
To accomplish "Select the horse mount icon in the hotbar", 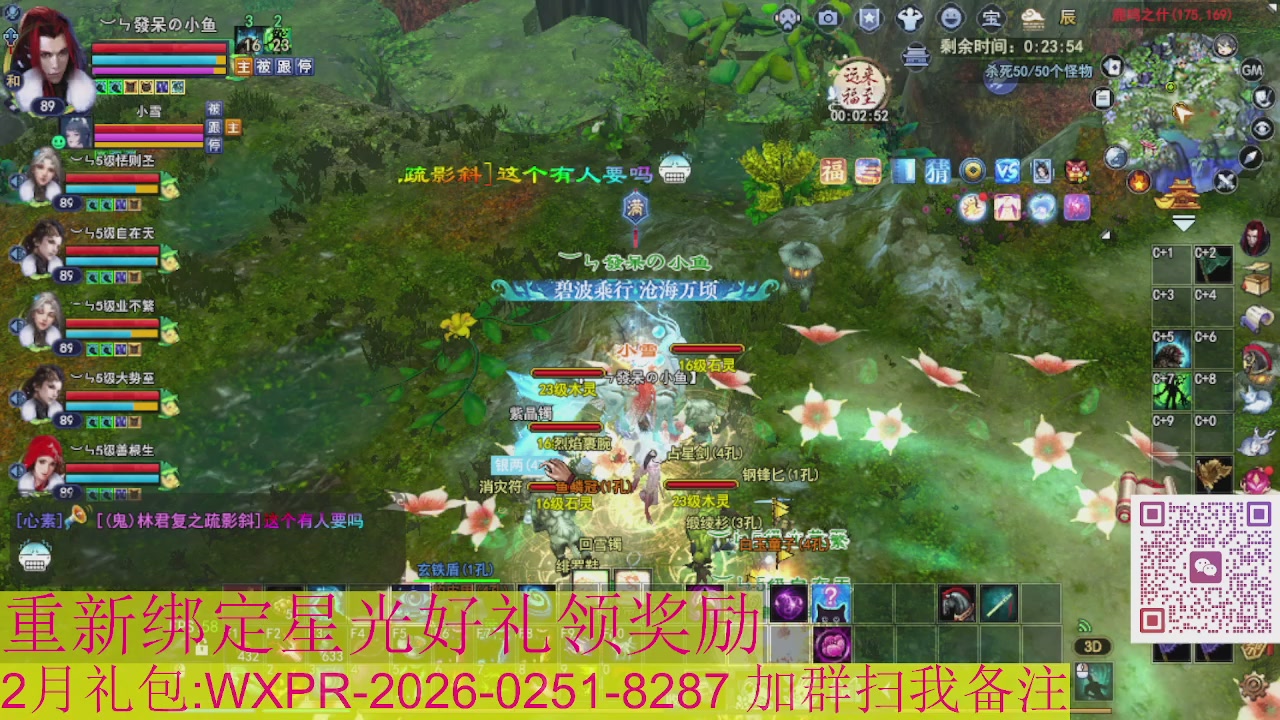I will tap(955, 603).
